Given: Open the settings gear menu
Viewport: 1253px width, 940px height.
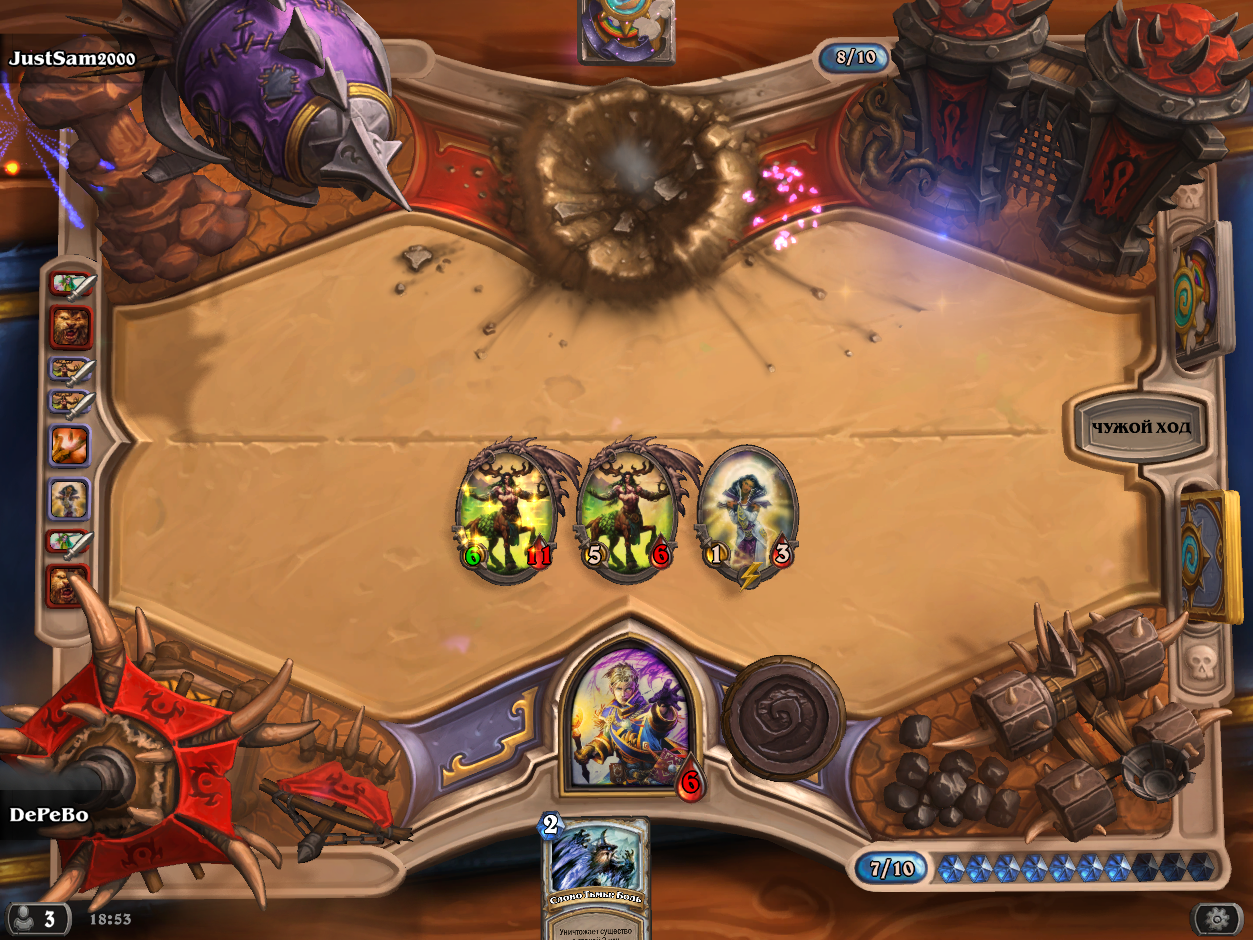Looking at the screenshot, I should coord(1217,918).
